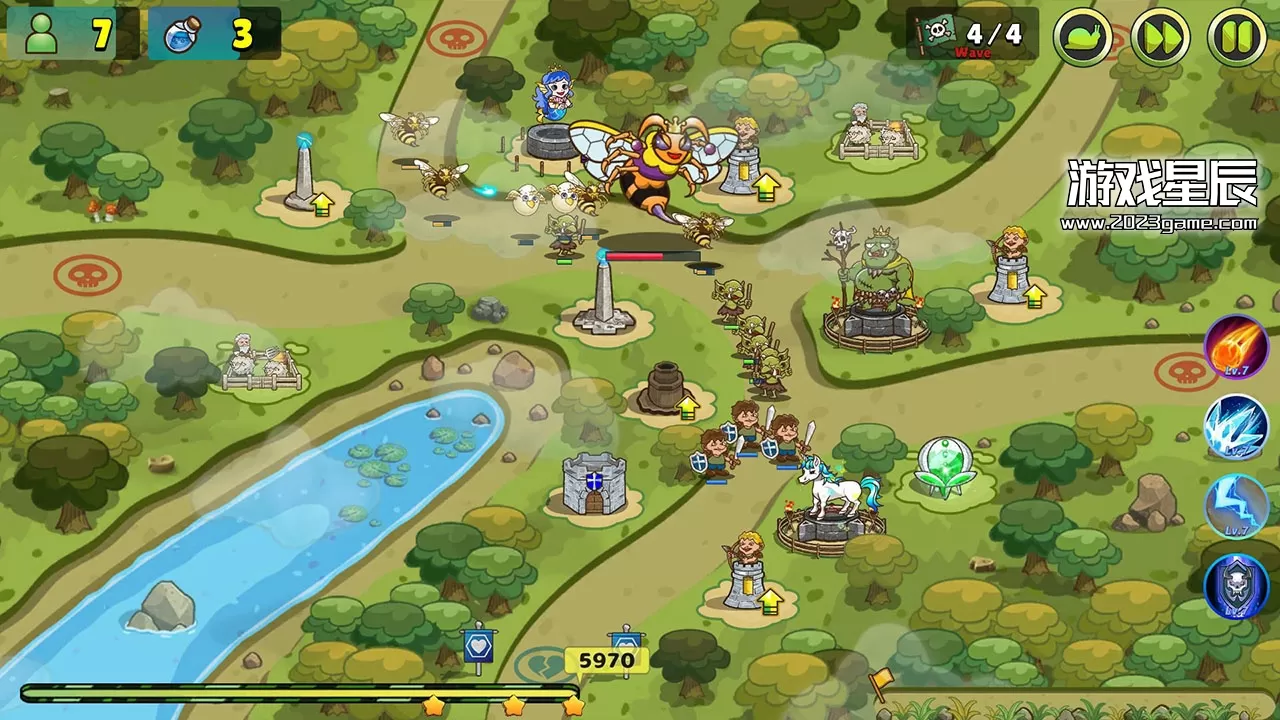Activate the fireball meteor skill

[1237, 348]
